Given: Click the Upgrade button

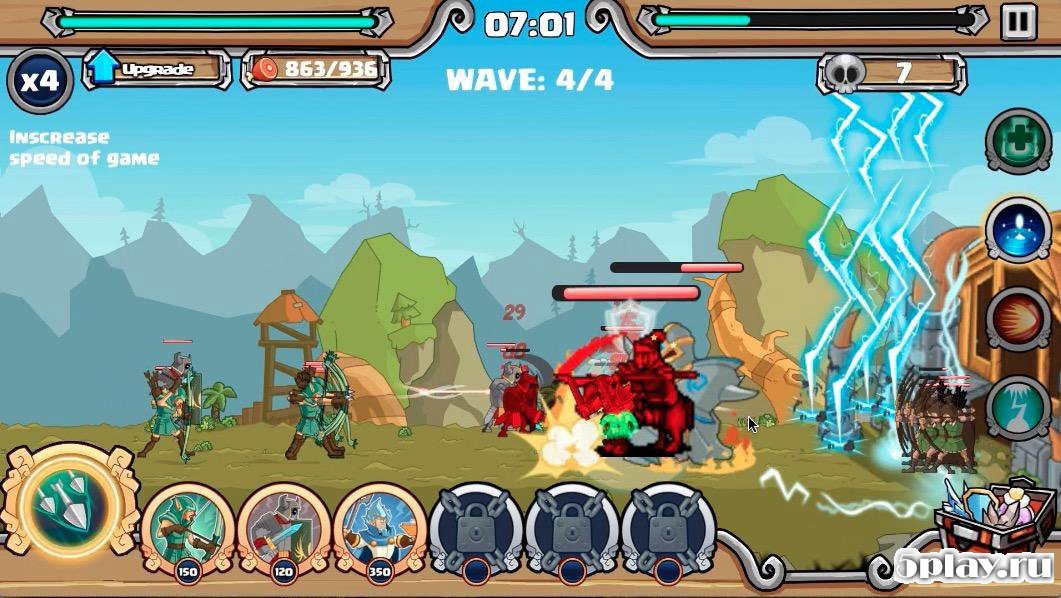Looking at the screenshot, I should (x=155, y=69).
